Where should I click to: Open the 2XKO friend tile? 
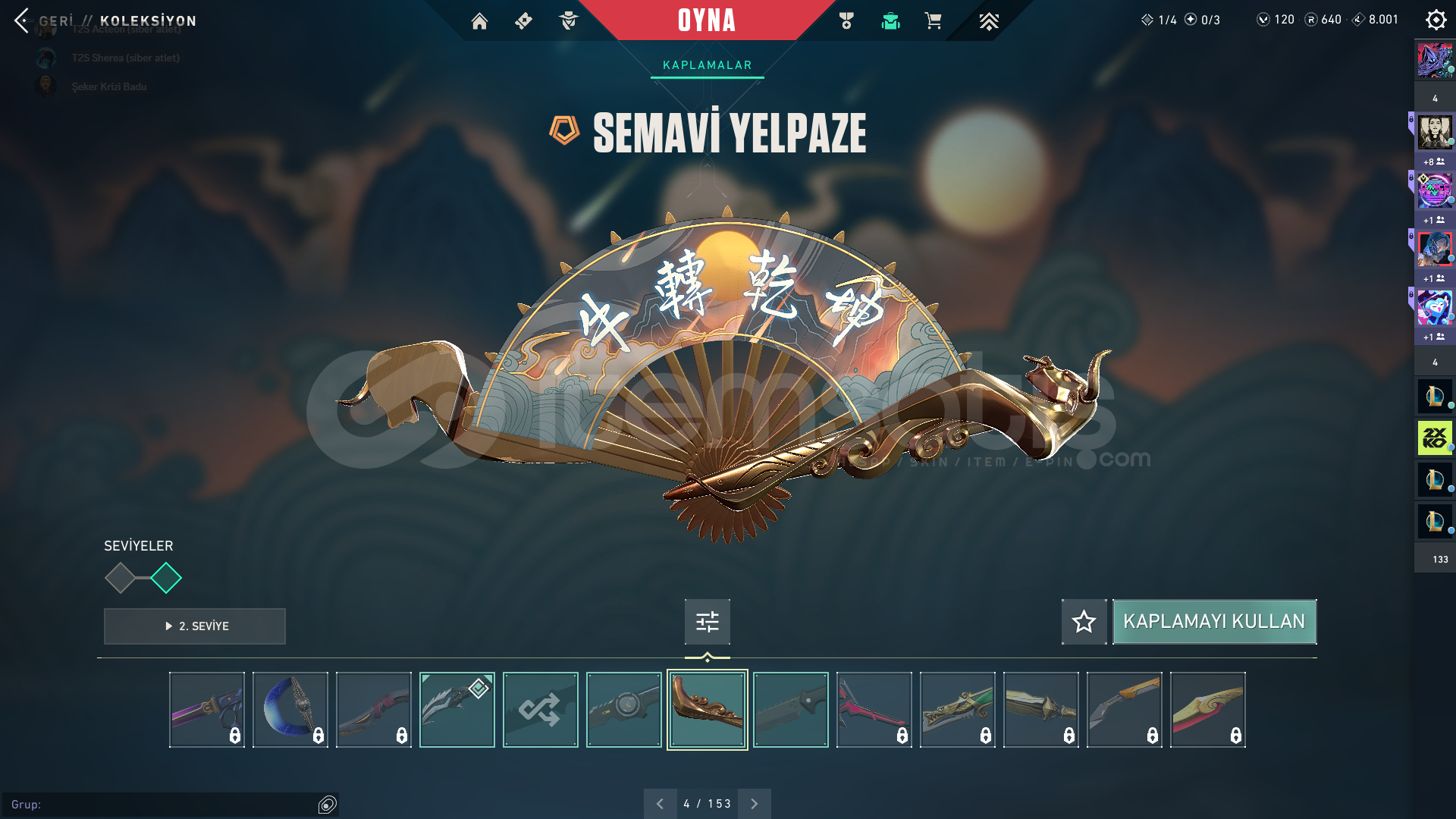point(1434,438)
